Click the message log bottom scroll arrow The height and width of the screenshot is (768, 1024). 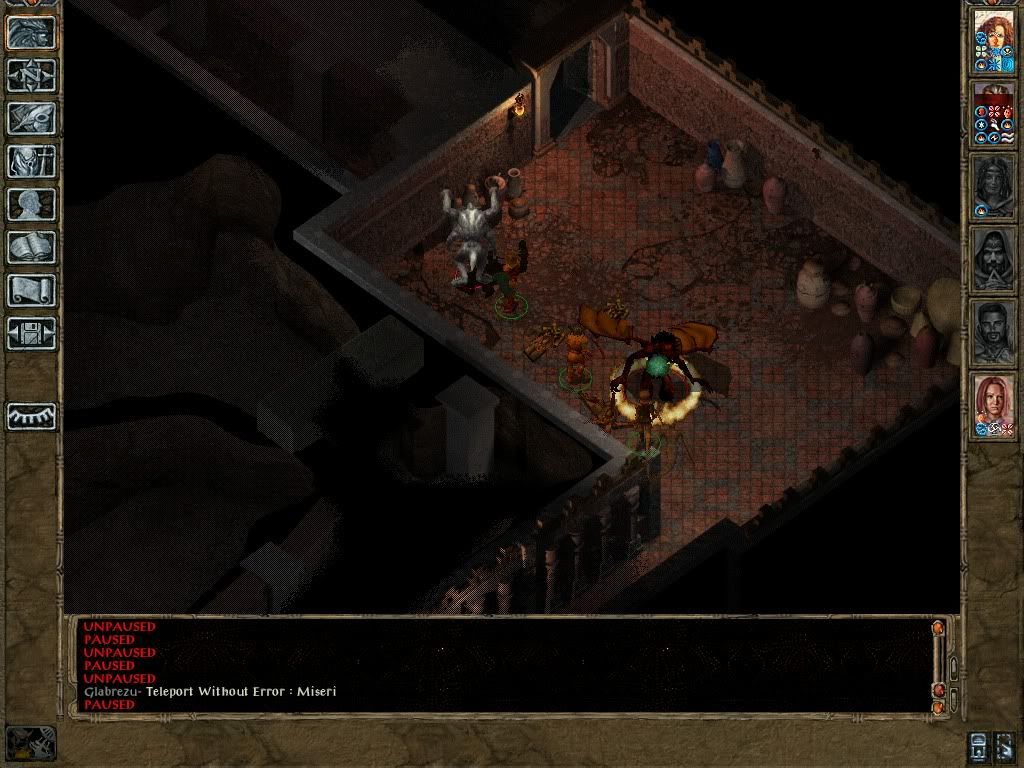tap(938, 707)
